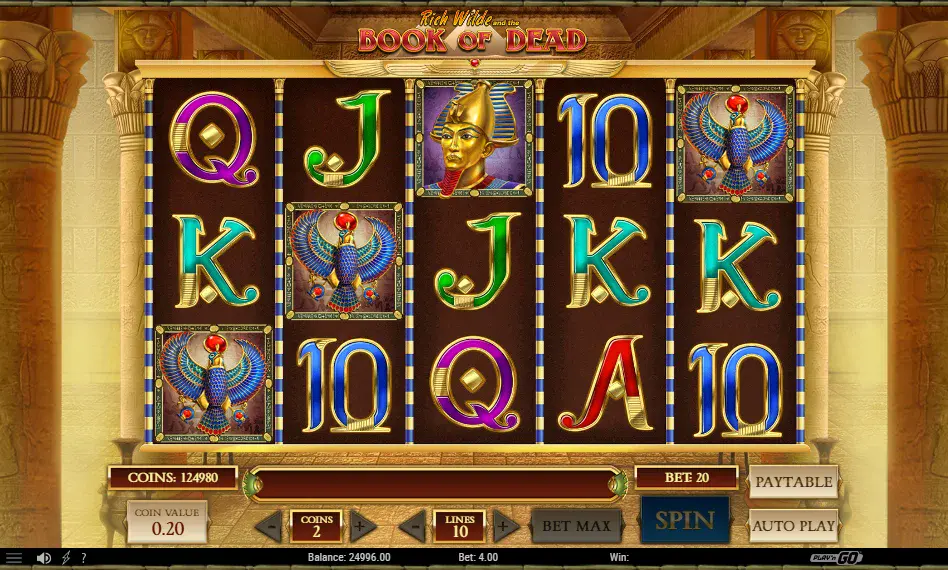Decrease the number of coins
This screenshot has width=948, height=570.
(268, 526)
